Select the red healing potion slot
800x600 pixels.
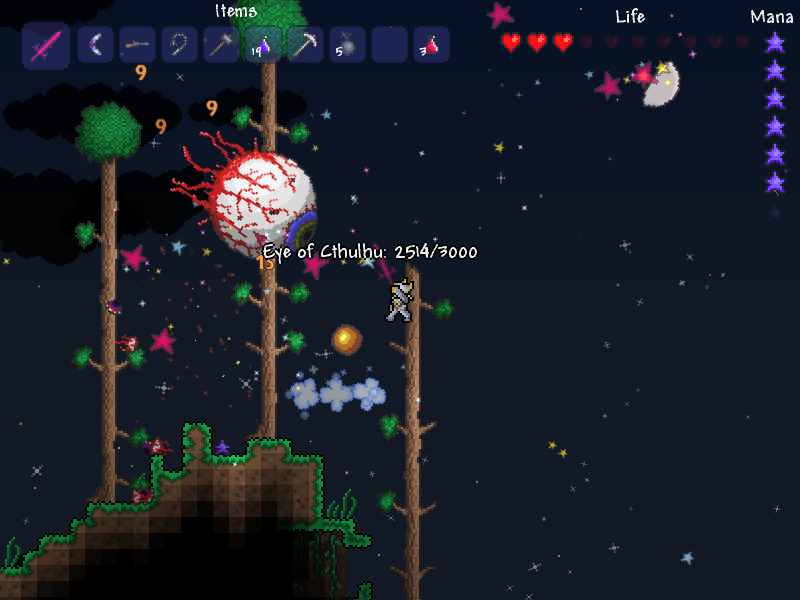[431, 45]
